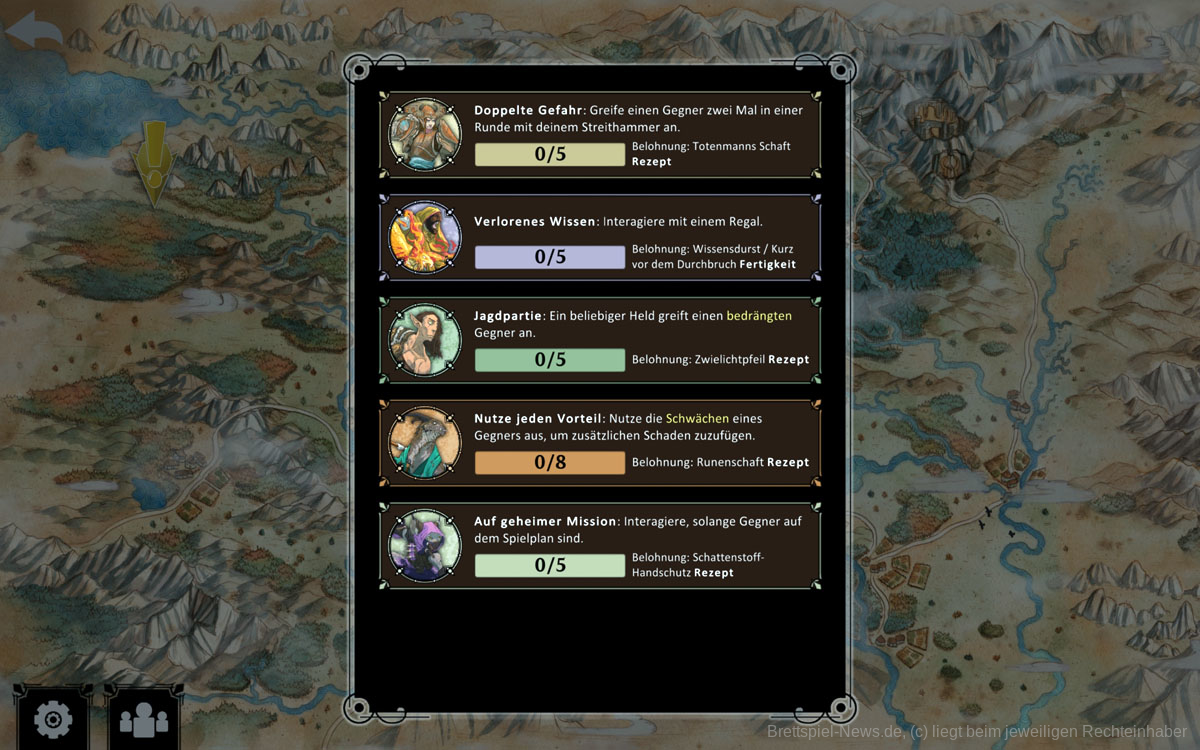Go back using the arrow button

(34, 29)
